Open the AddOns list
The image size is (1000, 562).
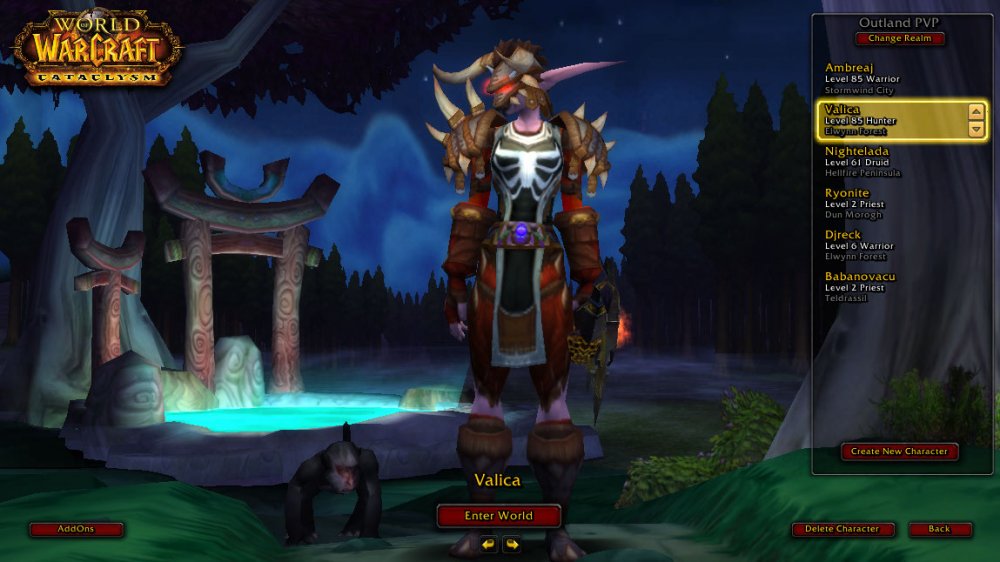pyautogui.click(x=76, y=529)
